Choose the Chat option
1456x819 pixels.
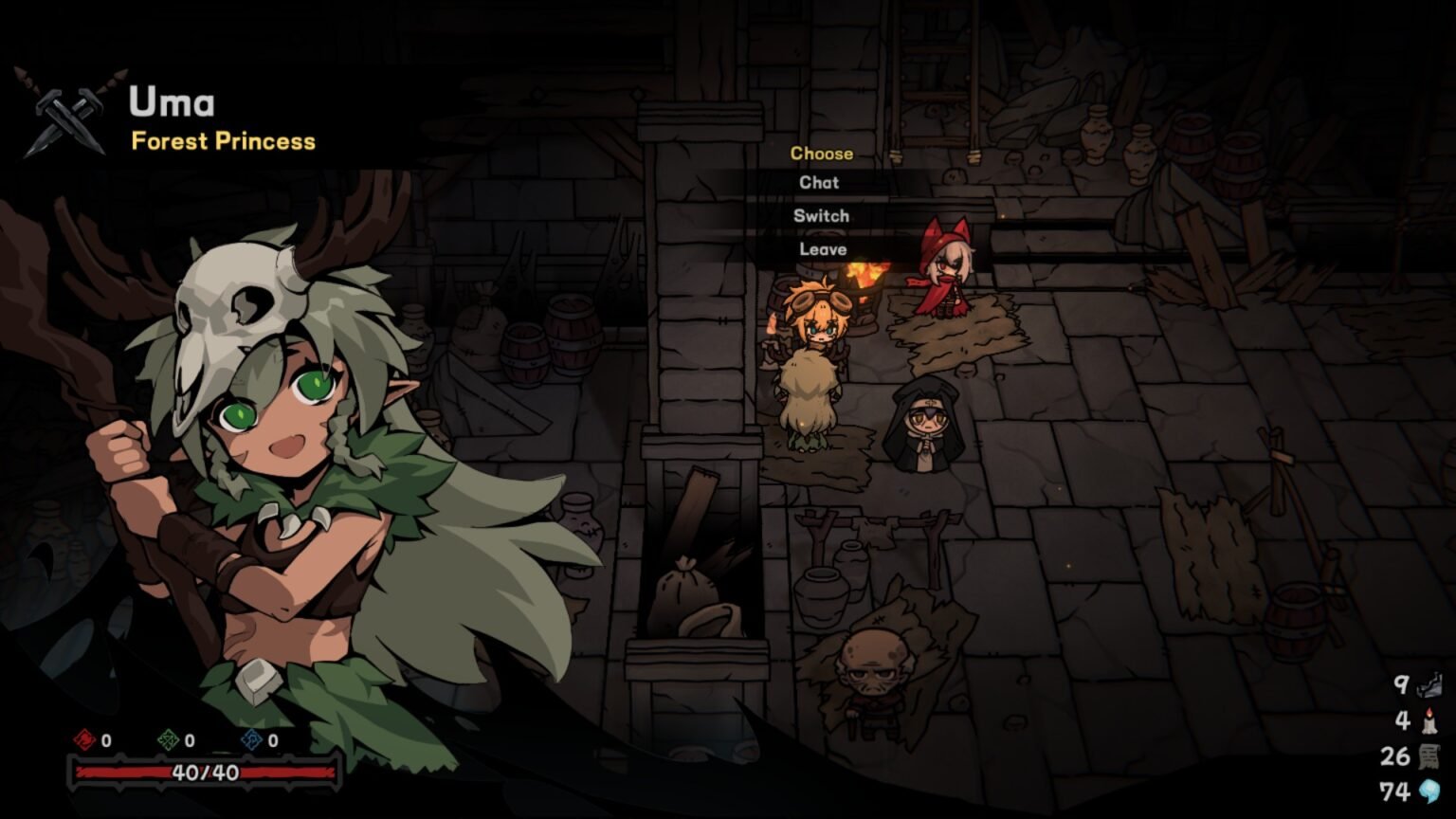[820, 182]
